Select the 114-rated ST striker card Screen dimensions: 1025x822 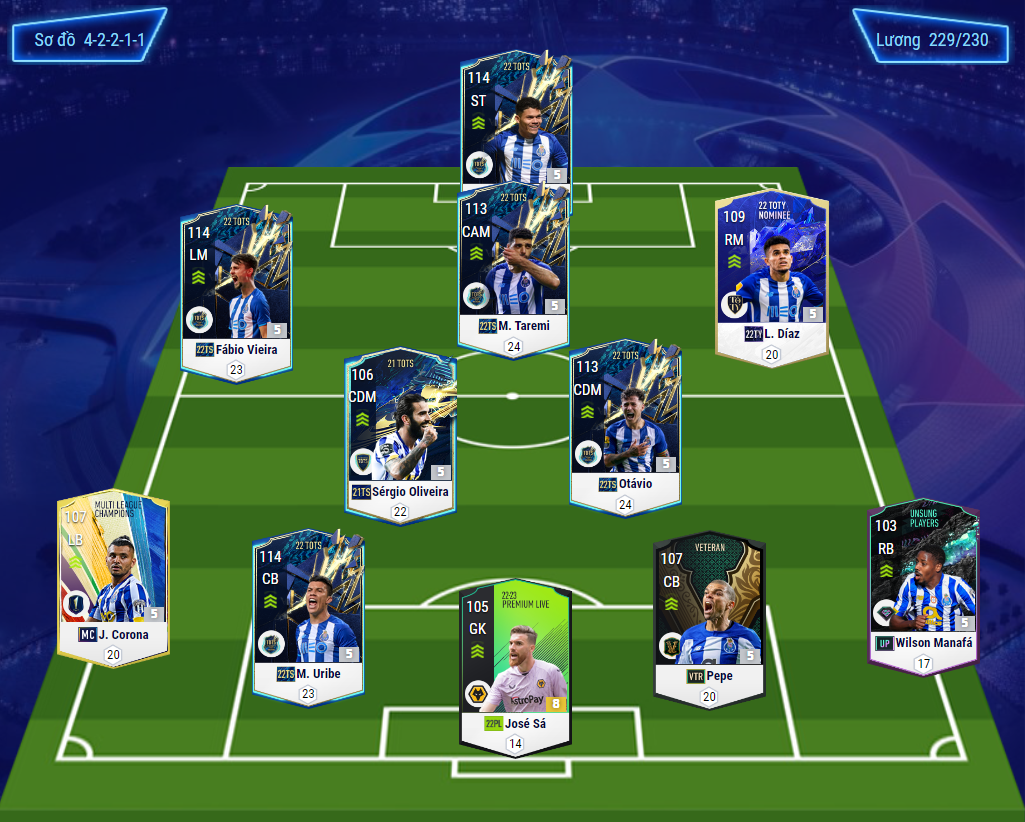516,120
